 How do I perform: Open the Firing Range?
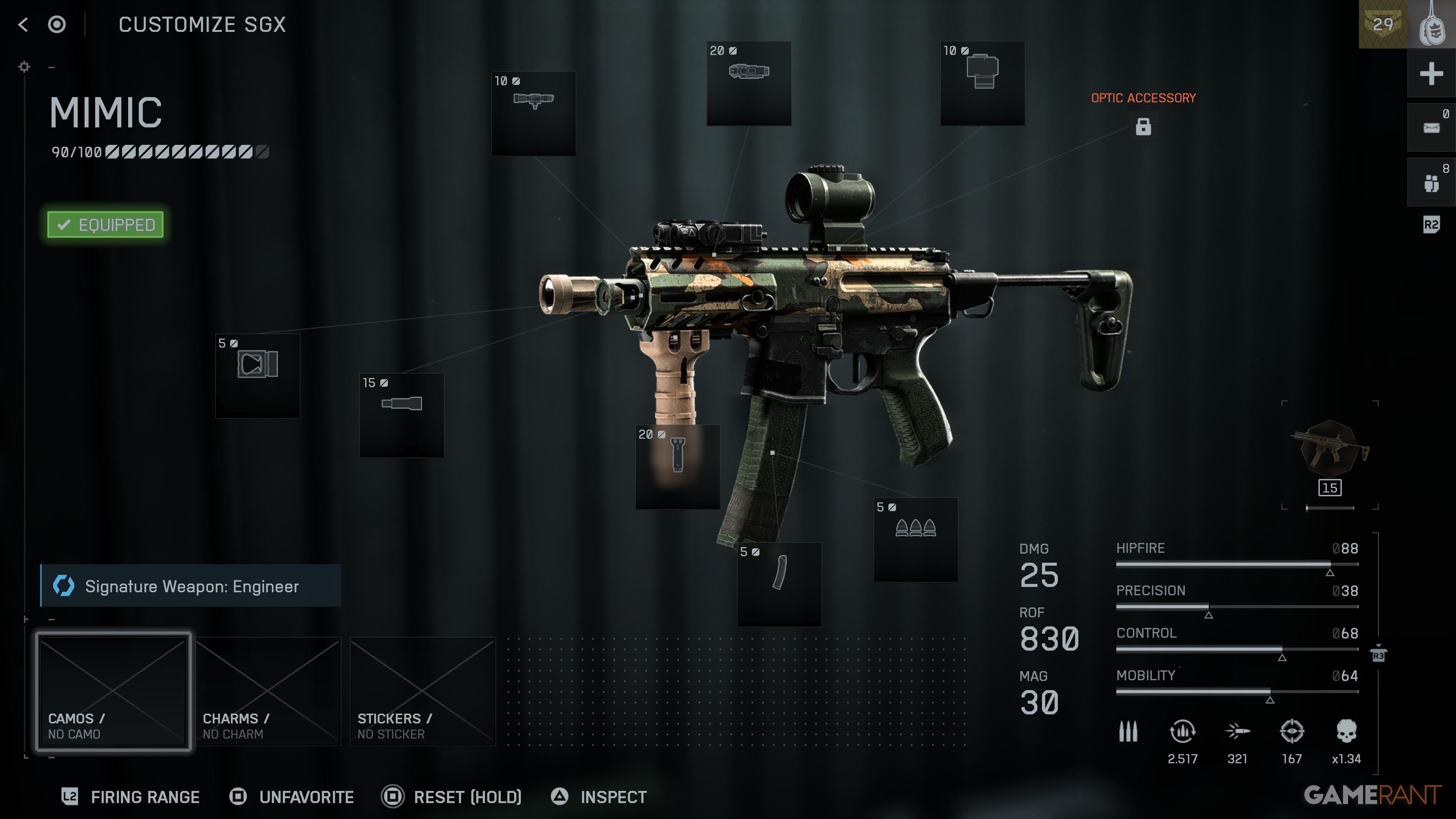[131, 797]
